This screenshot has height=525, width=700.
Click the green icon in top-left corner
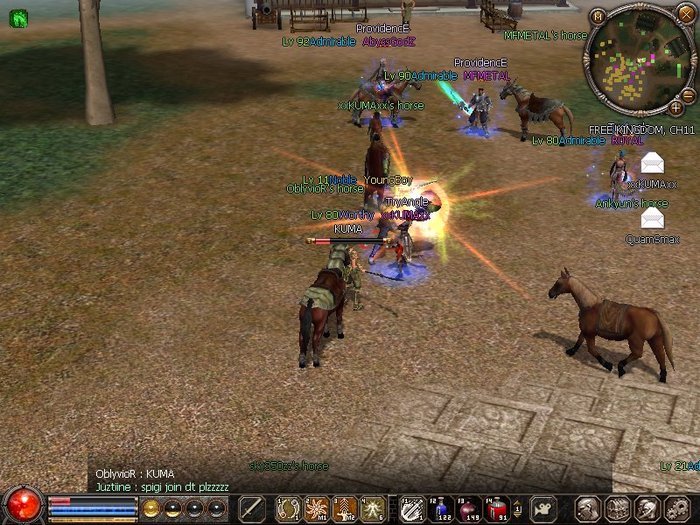(17, 17)
